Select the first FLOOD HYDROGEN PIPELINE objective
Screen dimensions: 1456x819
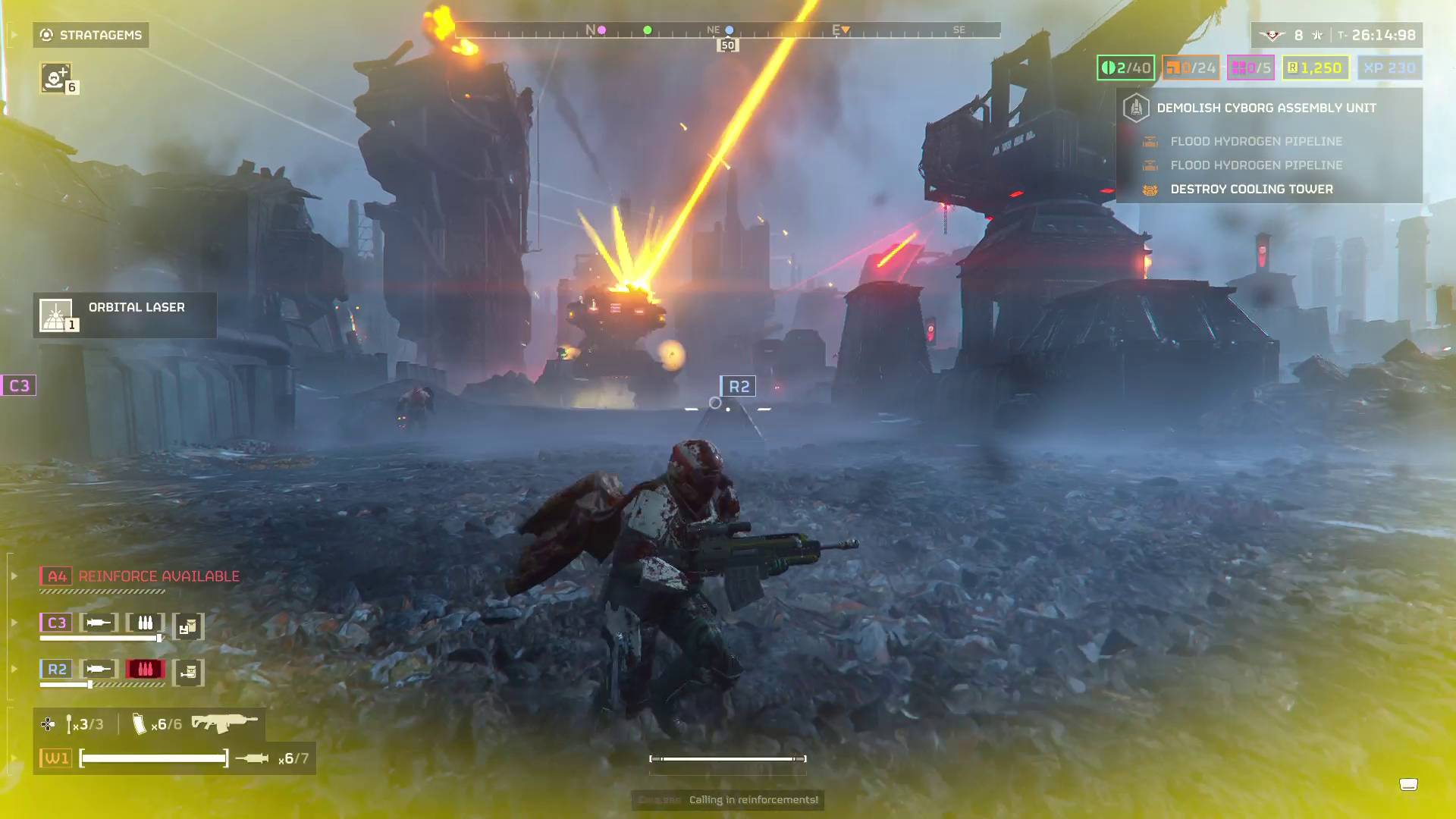(x=1257, y=141)
